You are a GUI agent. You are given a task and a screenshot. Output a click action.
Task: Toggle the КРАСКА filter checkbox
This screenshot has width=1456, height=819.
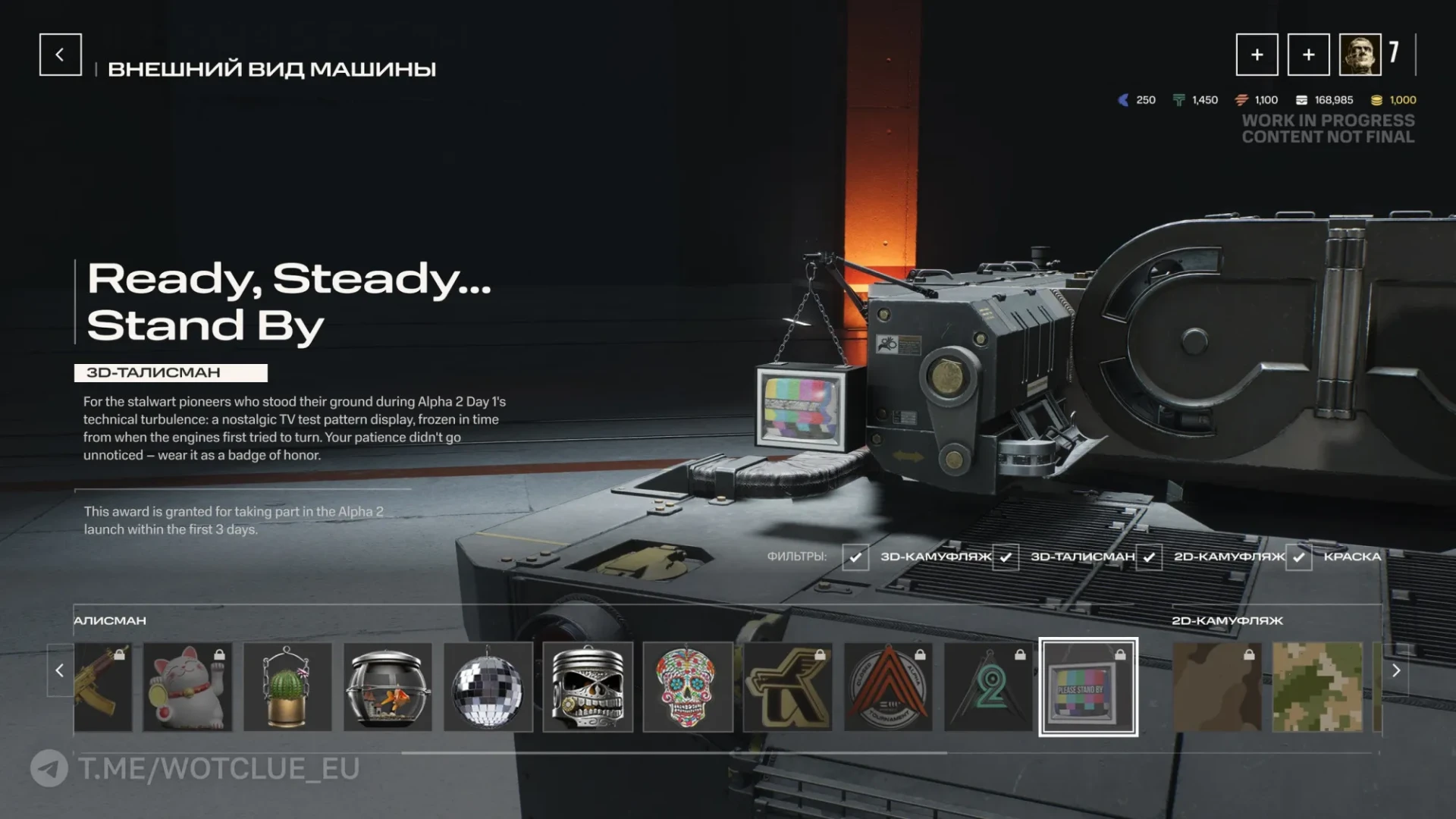pos(1298,557)
